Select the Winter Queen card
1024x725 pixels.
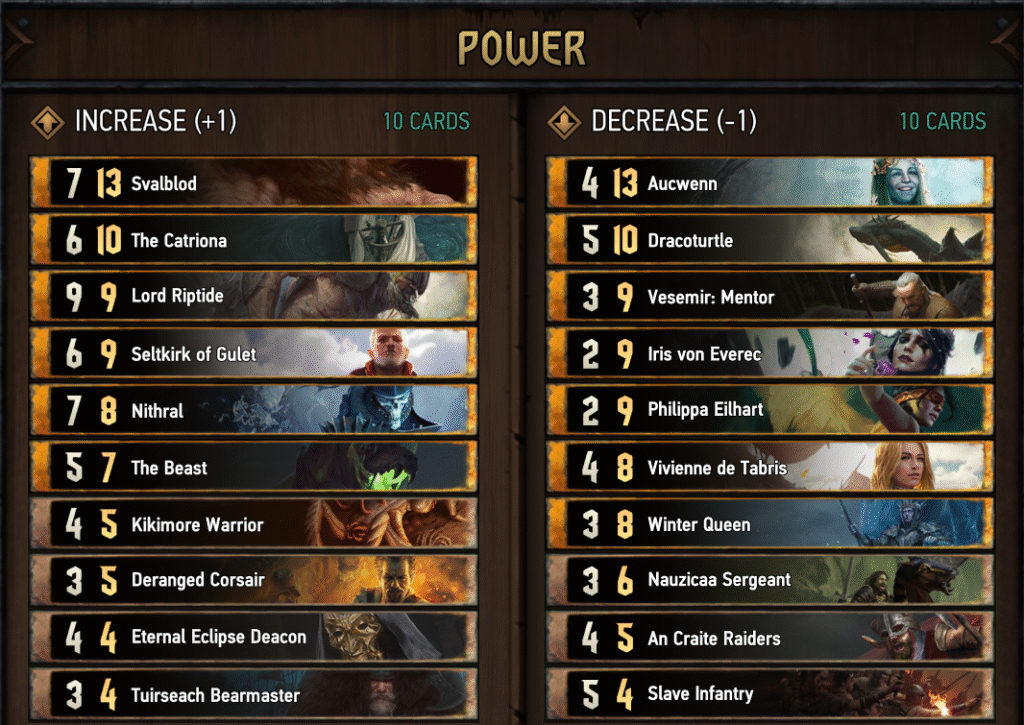tap(770, 524)
